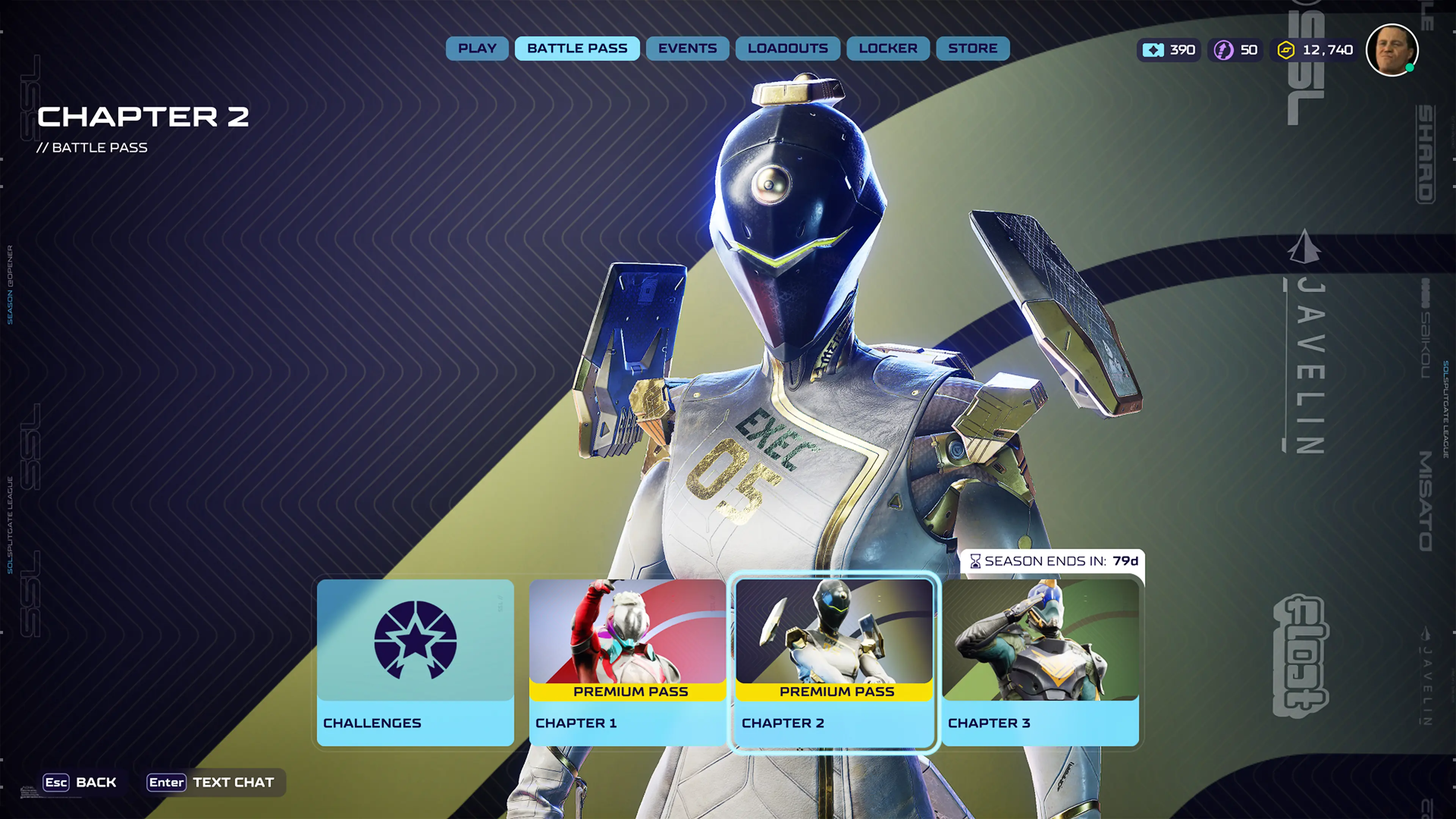
Task: Open the player profile avatar
Action: coord(1392,50)
